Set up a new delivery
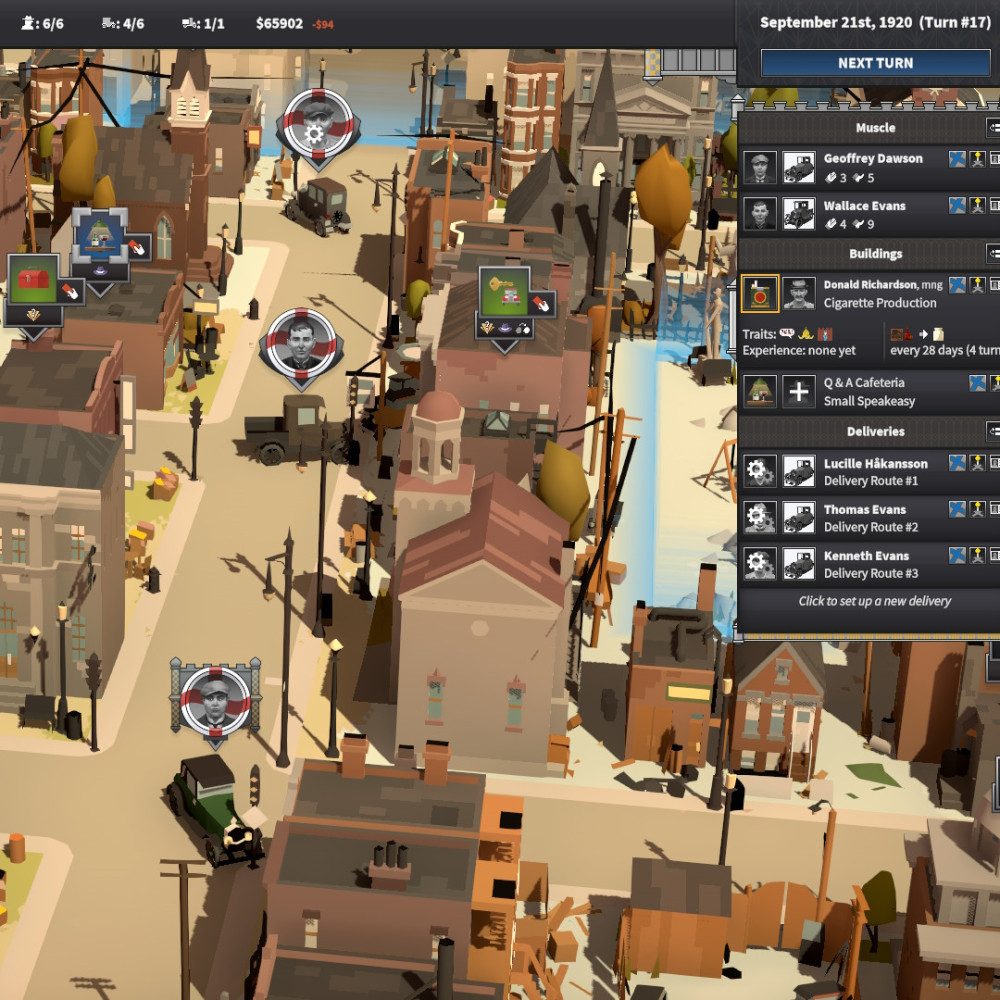Viewport: 1000px width, 1000px height. (x=874, y=601)
